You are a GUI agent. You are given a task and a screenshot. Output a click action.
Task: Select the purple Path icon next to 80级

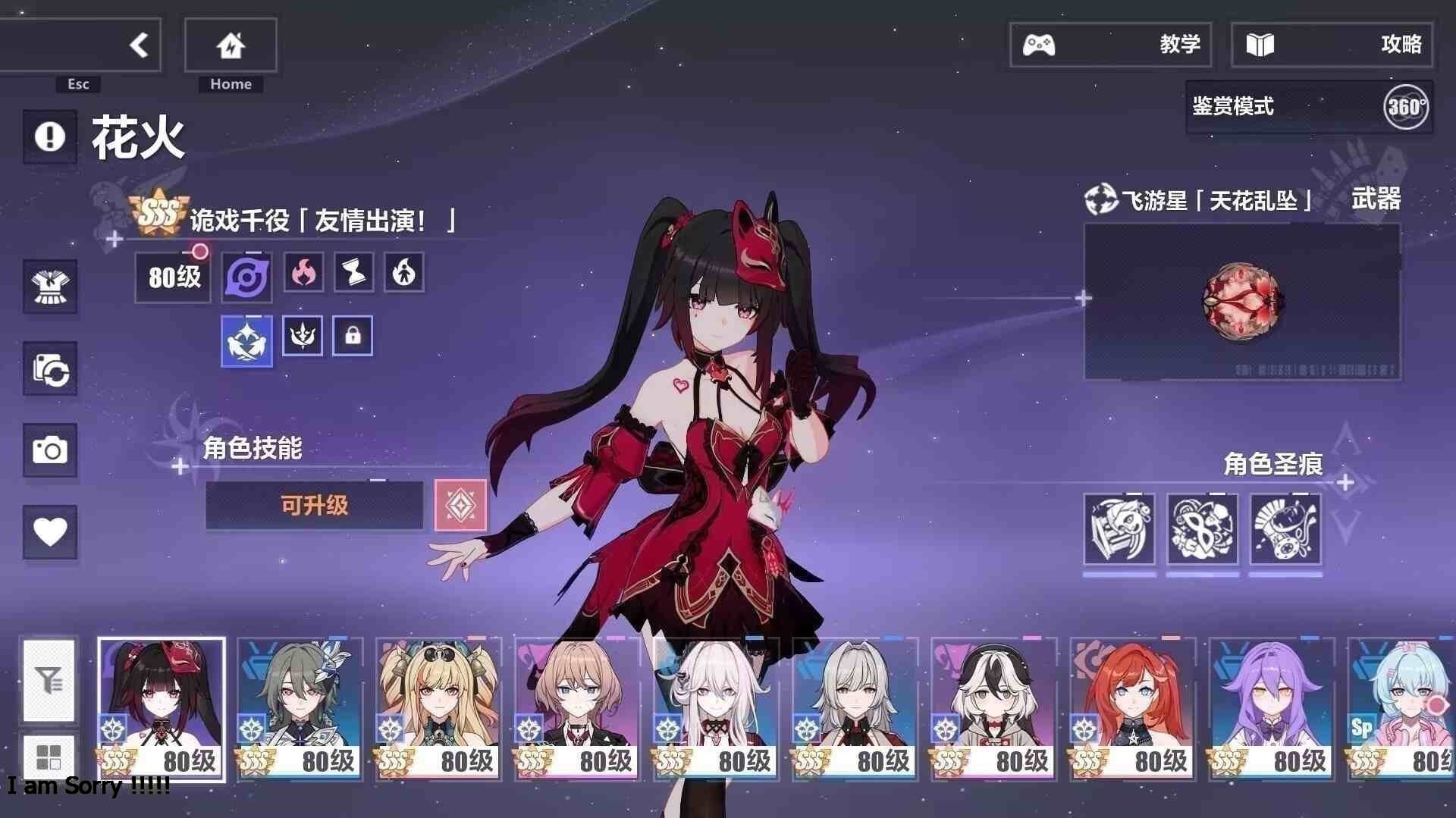coord(246,275)
